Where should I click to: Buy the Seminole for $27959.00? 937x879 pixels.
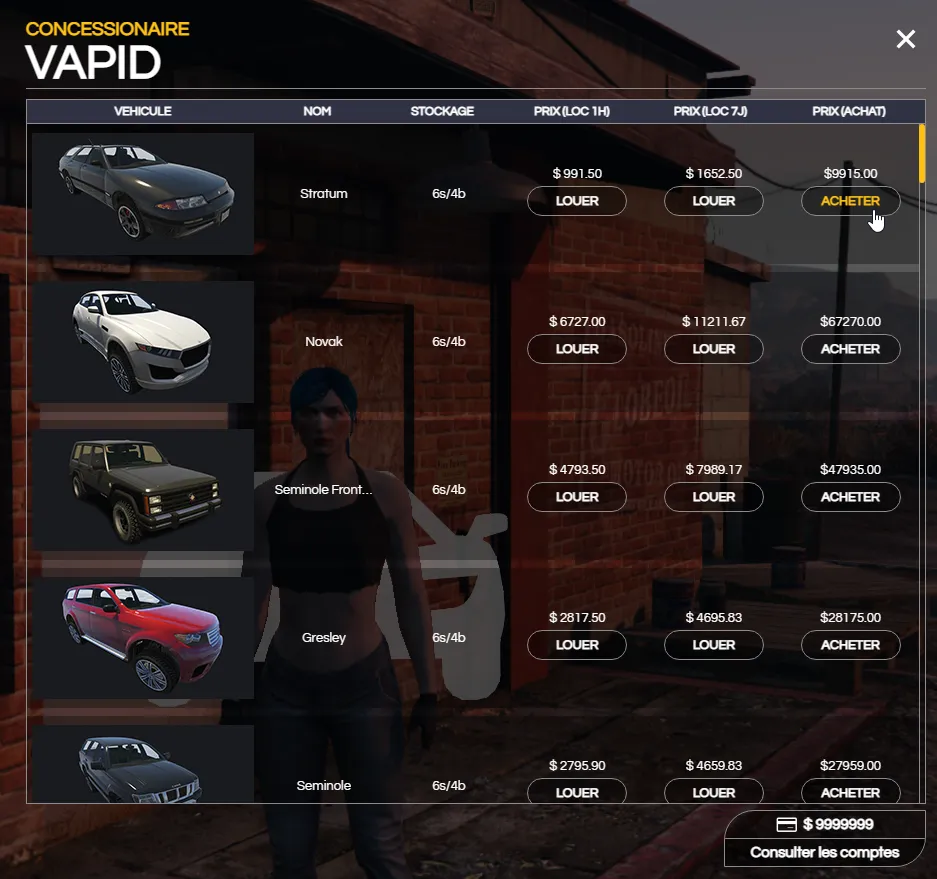tap(850, 792)
